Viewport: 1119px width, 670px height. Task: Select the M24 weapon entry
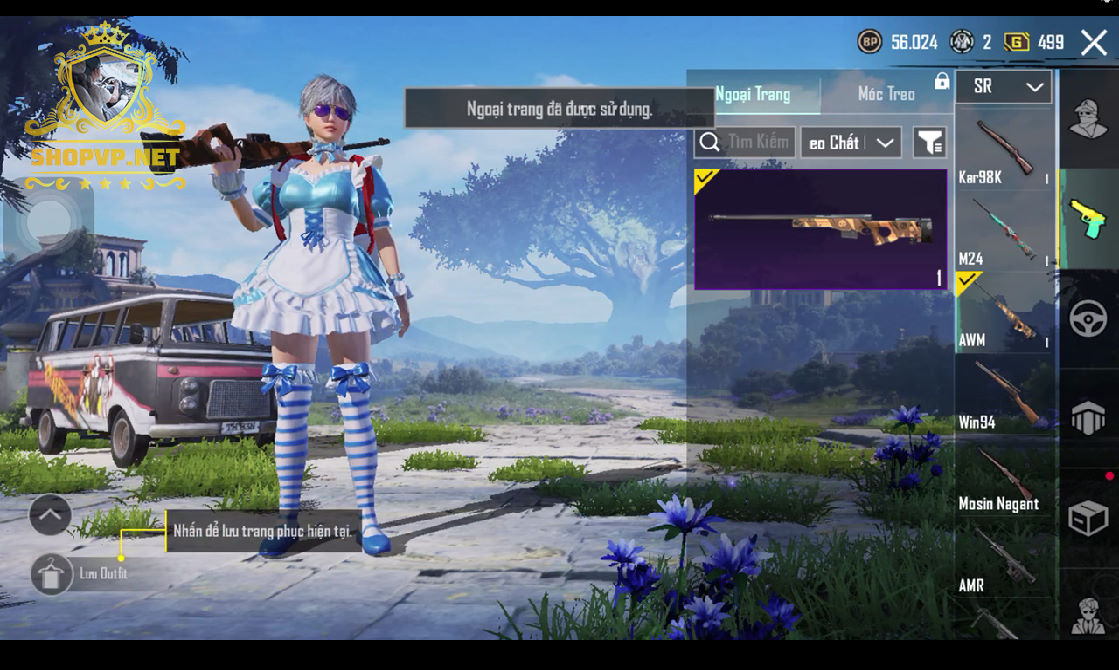coord(1003,232)
